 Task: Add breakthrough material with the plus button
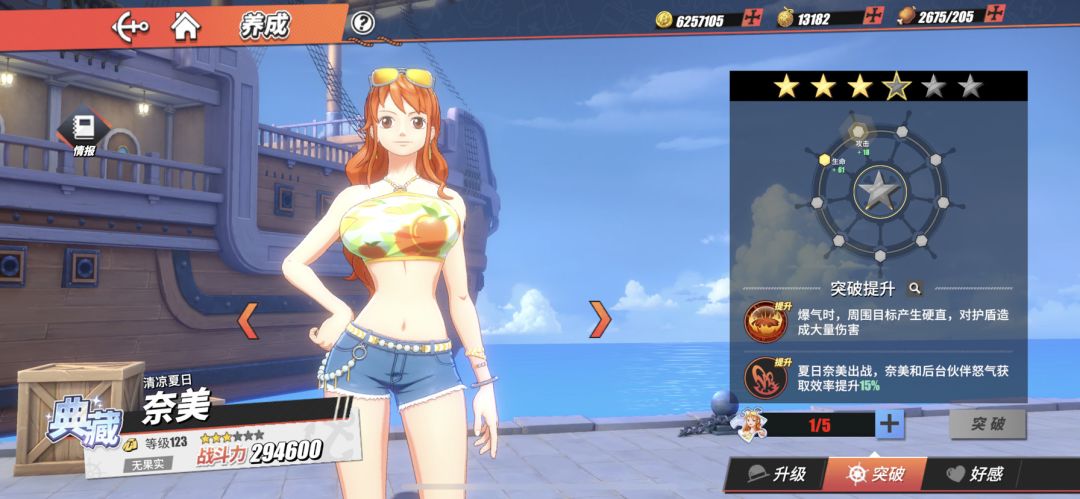click(x=889, y=424)
